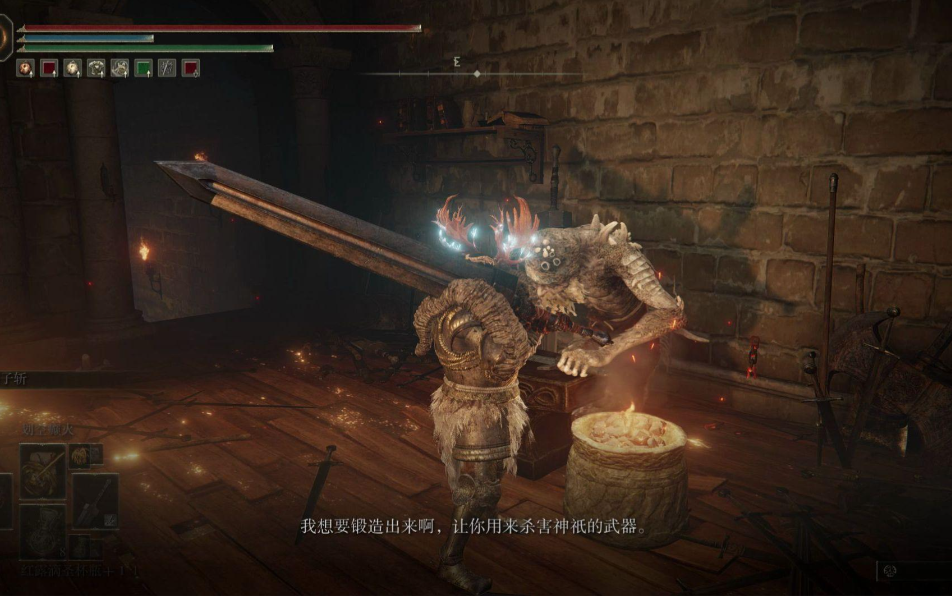Choose the greatsword right-hand weapon slot

[95, 500]
